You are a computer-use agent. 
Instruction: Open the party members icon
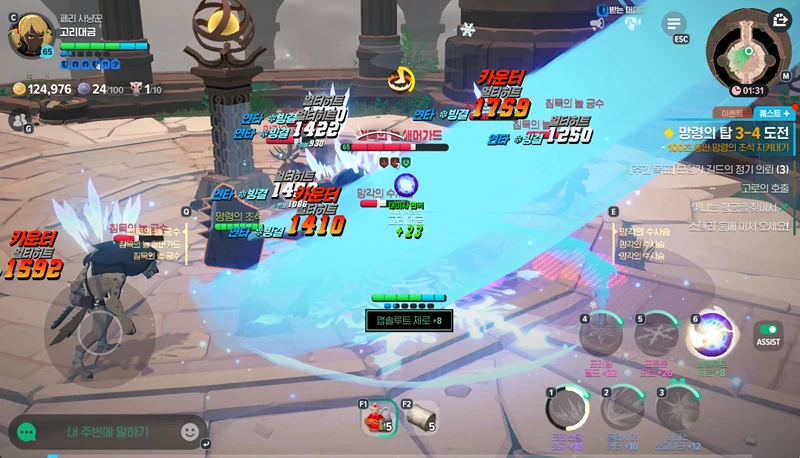tap(18, 121)
